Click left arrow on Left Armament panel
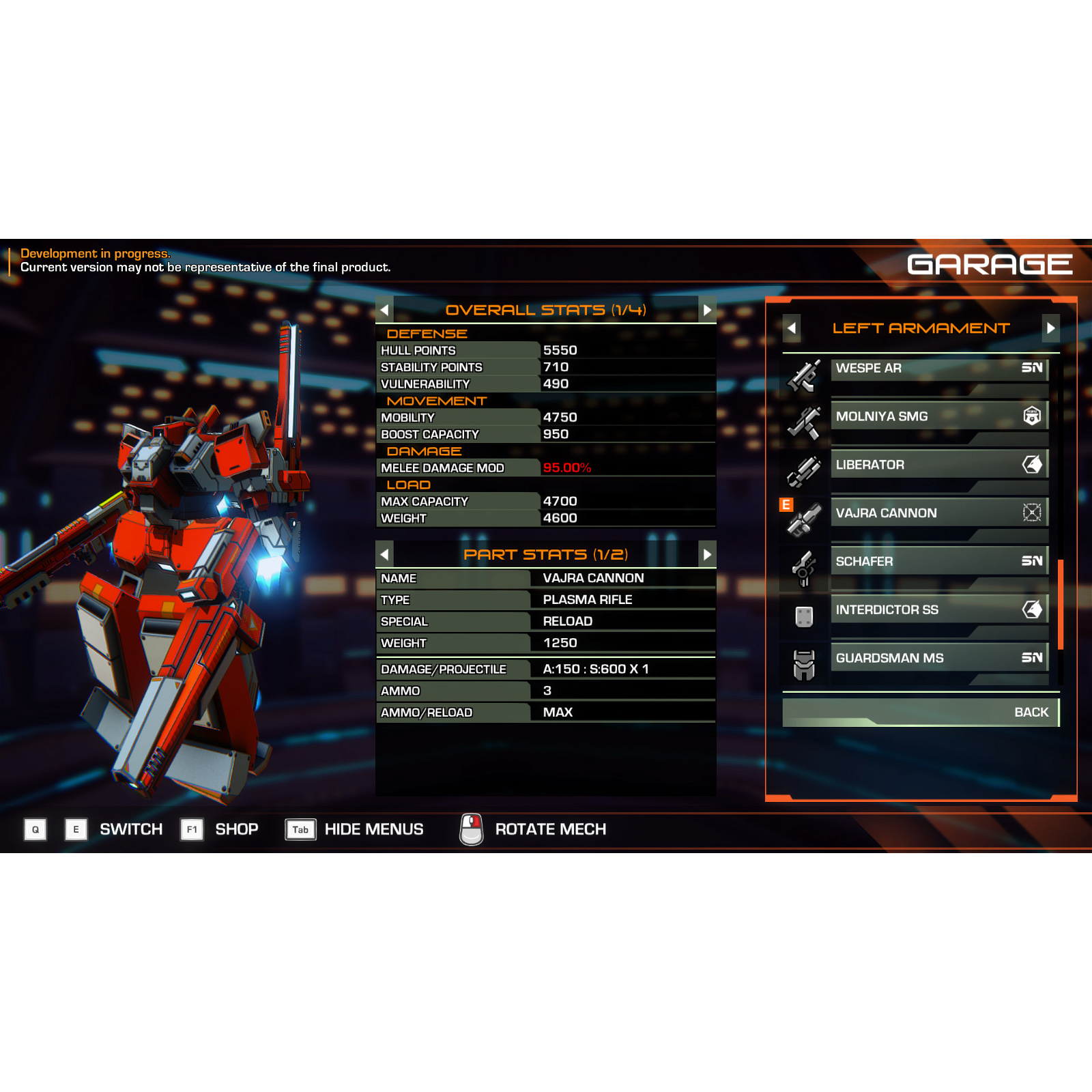 point(792,328)
